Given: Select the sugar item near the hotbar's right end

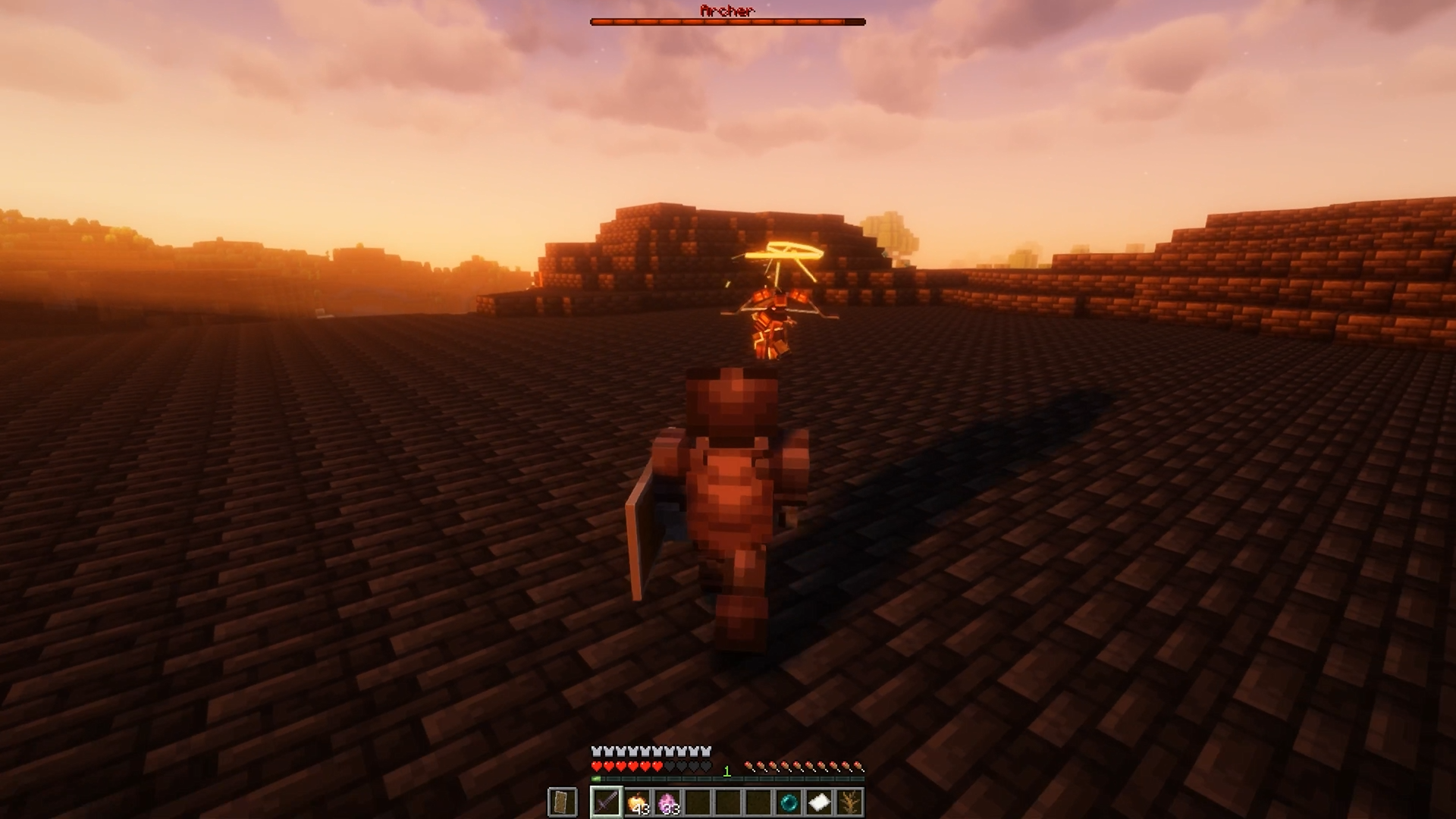Looking at the screenshot, I should coord(817,802).
